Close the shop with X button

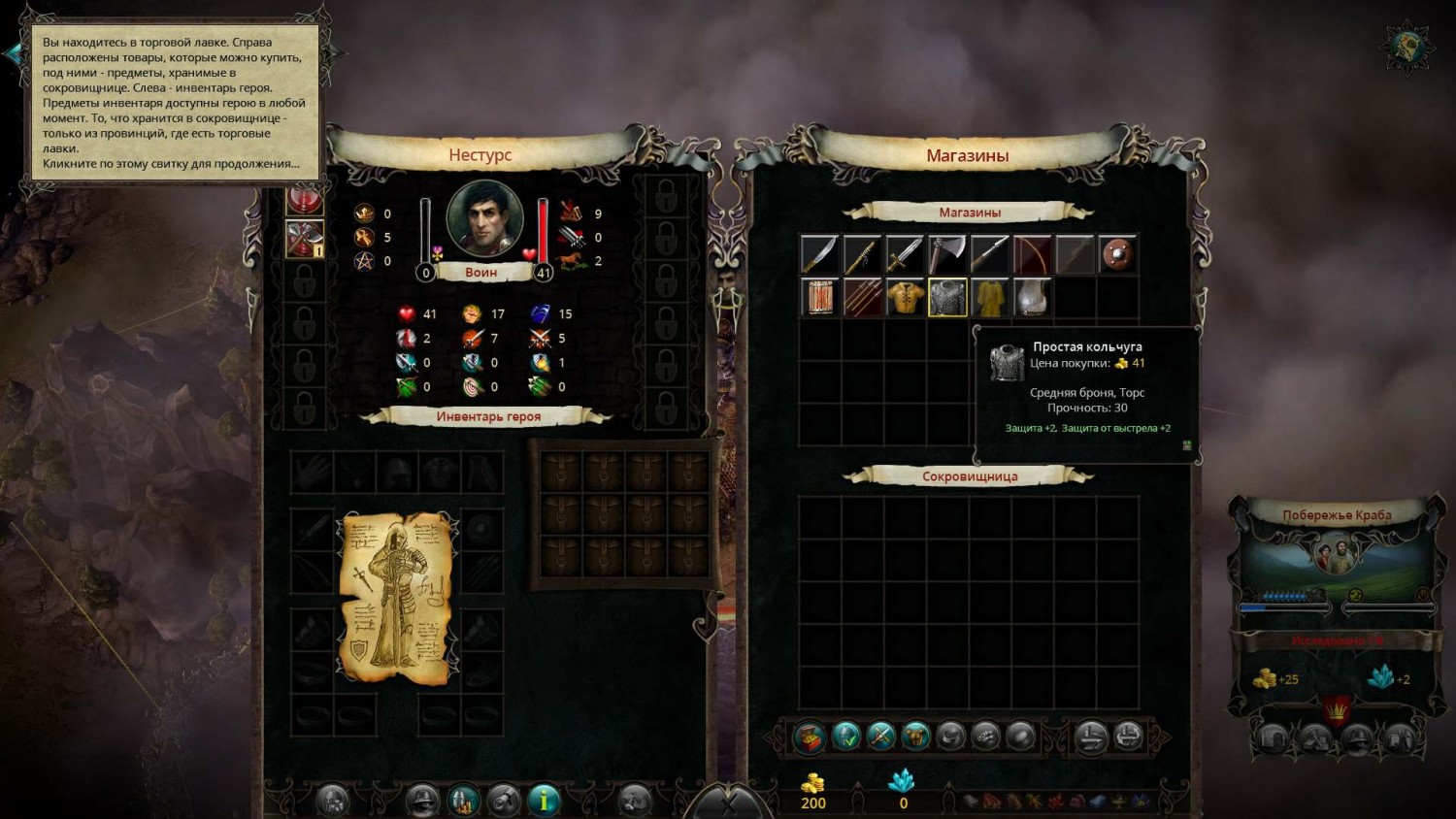pyautogui.click(x=728, y=803)
